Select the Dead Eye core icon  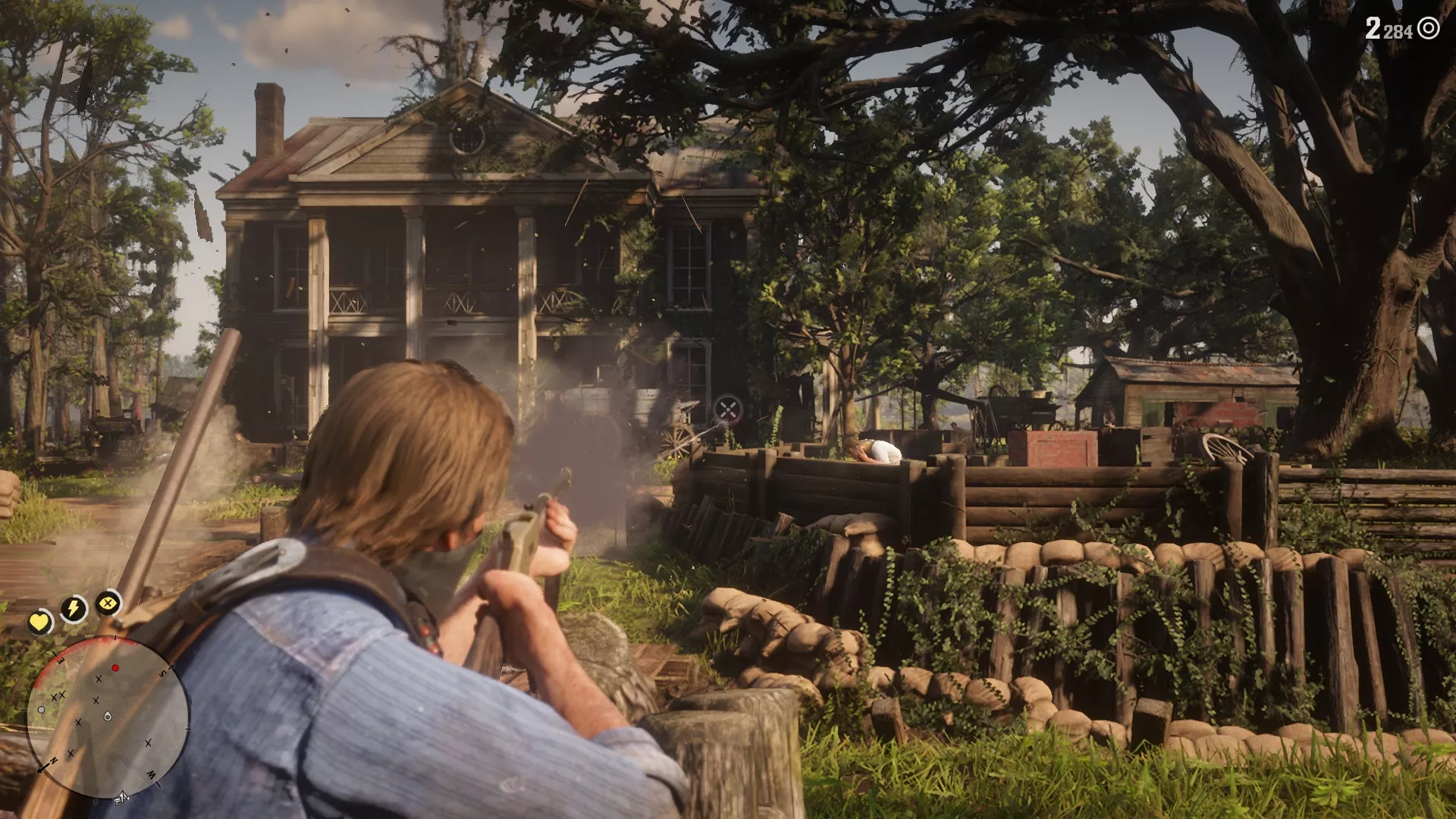point(106,604)
